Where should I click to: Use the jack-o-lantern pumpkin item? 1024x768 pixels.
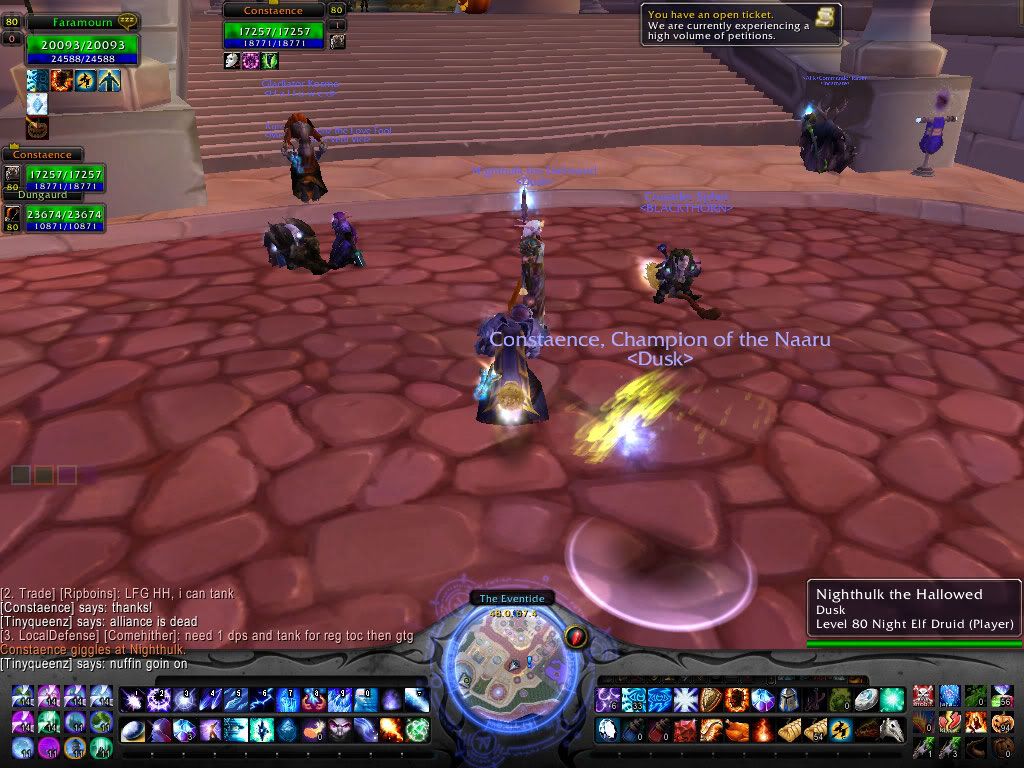point(1002,722)
